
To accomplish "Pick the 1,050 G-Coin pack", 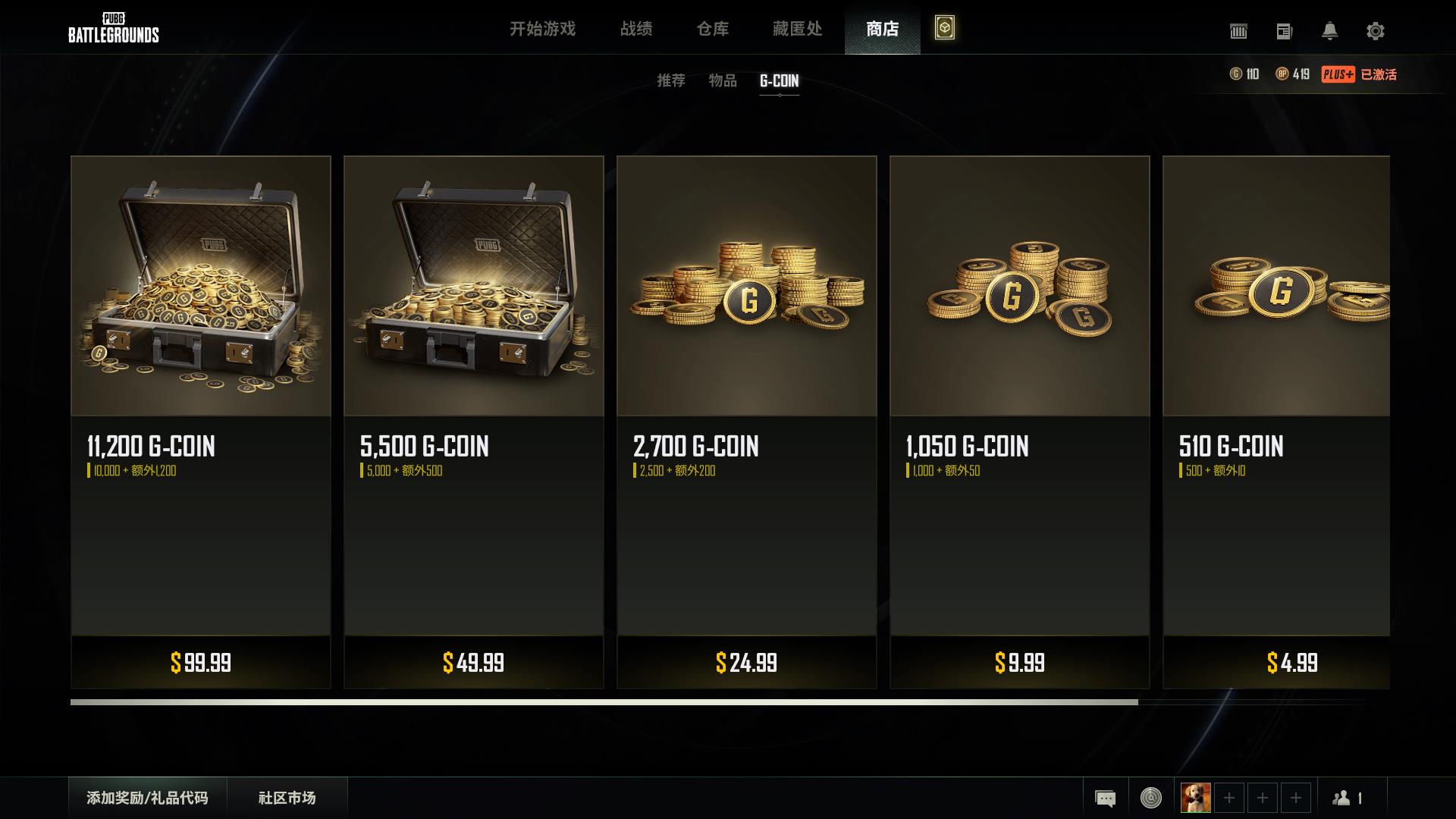I will (1020, 422).
